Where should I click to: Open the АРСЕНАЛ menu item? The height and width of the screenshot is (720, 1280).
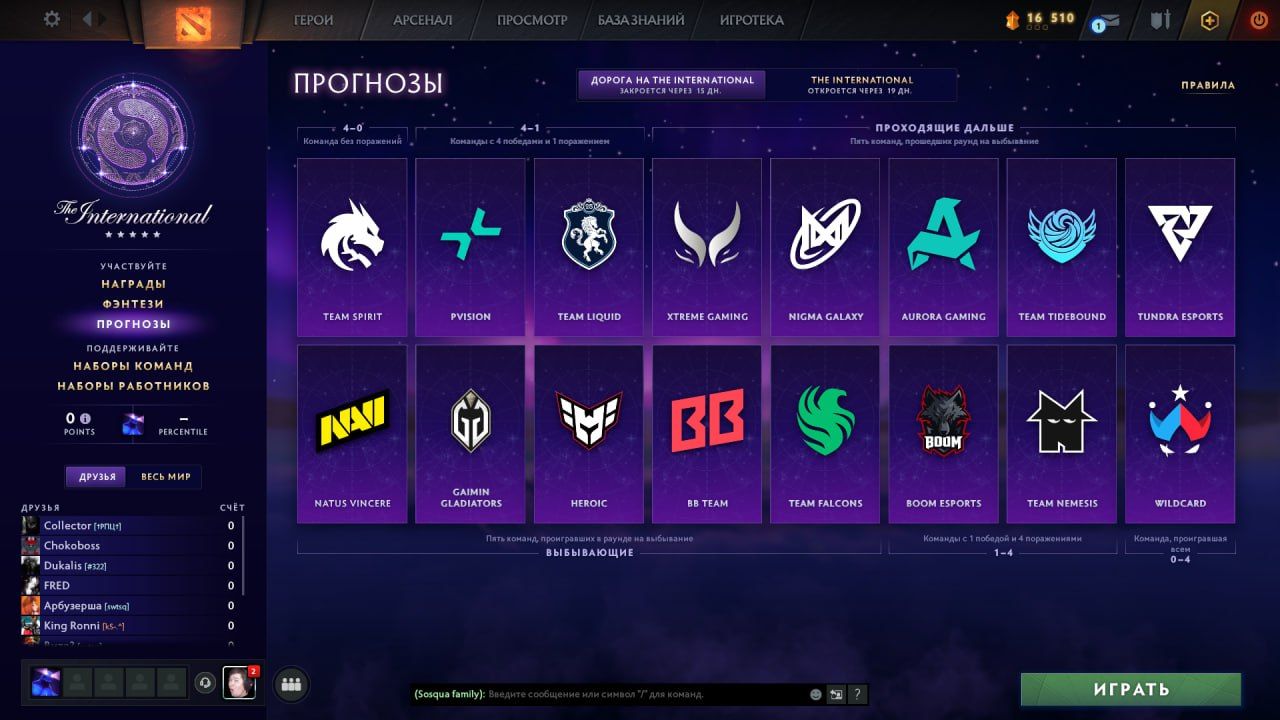pos(421,19)
